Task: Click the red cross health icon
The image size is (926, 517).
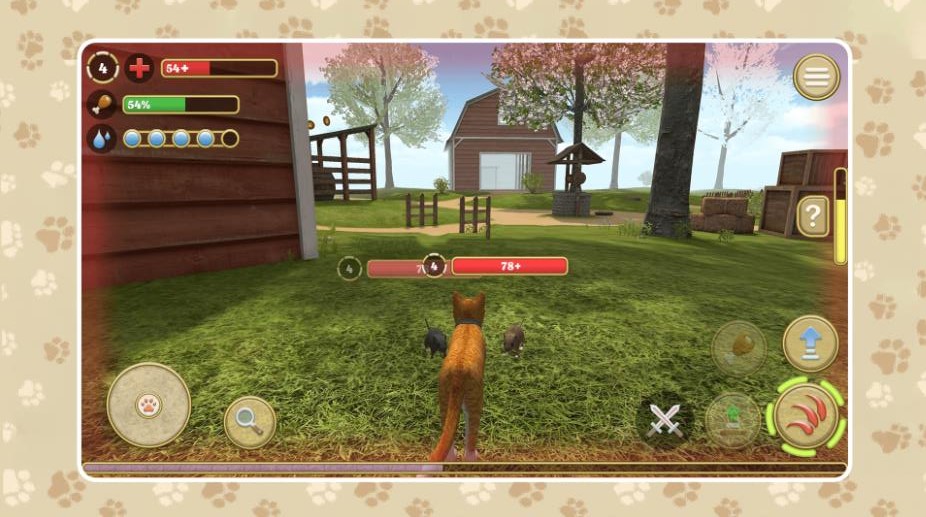Action: point(140,68)
